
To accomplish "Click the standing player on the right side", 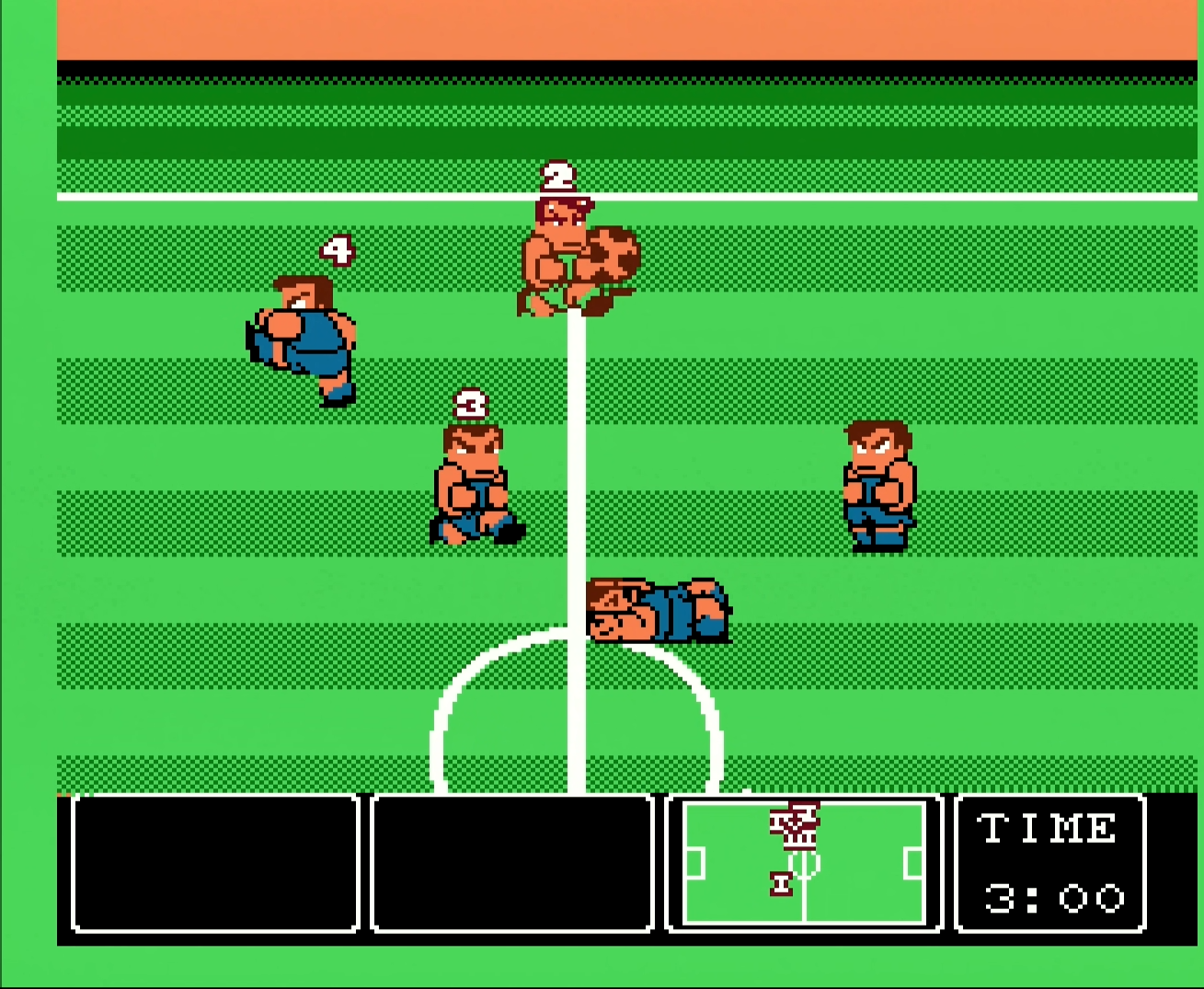I will tap(878, 488).
